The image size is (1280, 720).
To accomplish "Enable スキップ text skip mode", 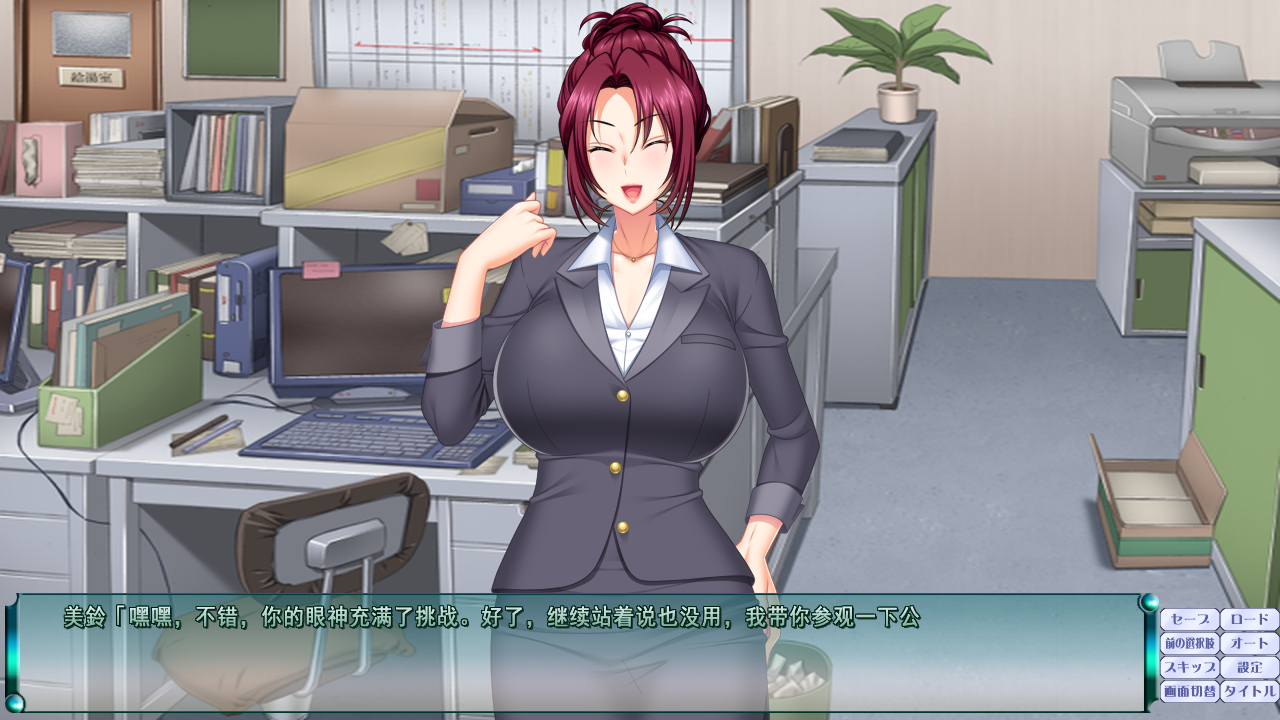I will [1190, 665].
